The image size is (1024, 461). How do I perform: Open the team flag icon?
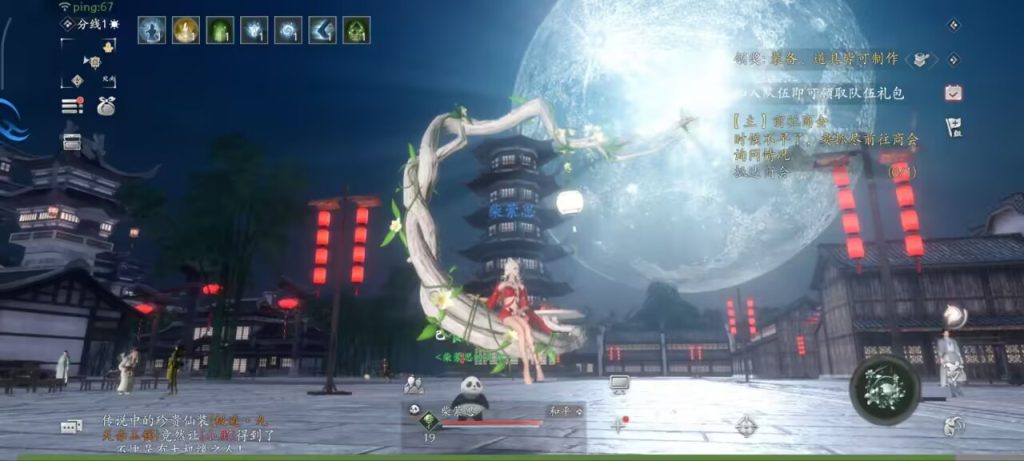point(954,126)
